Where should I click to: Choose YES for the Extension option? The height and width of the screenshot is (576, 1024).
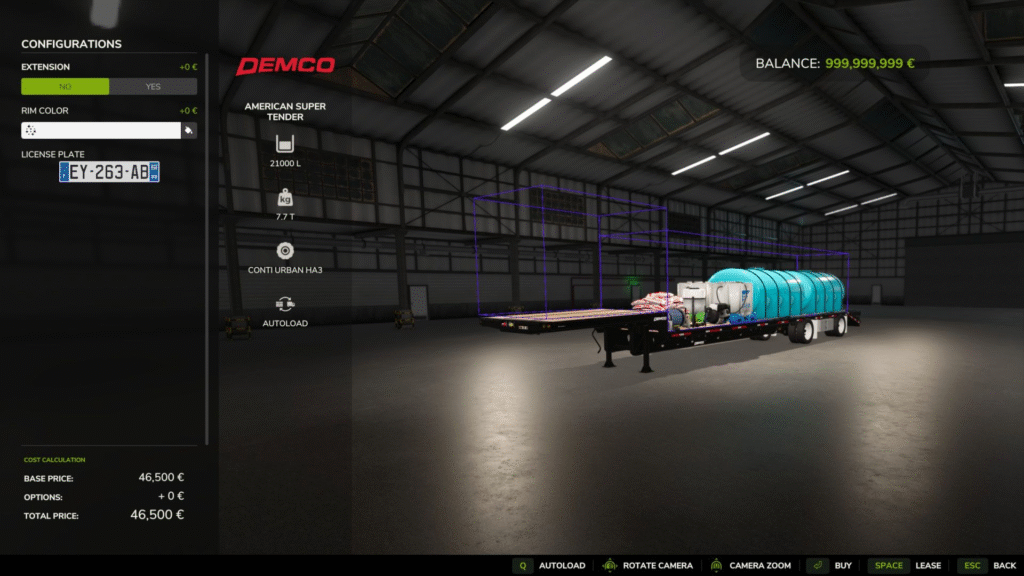pyautogui.click(x=153, y=87)
